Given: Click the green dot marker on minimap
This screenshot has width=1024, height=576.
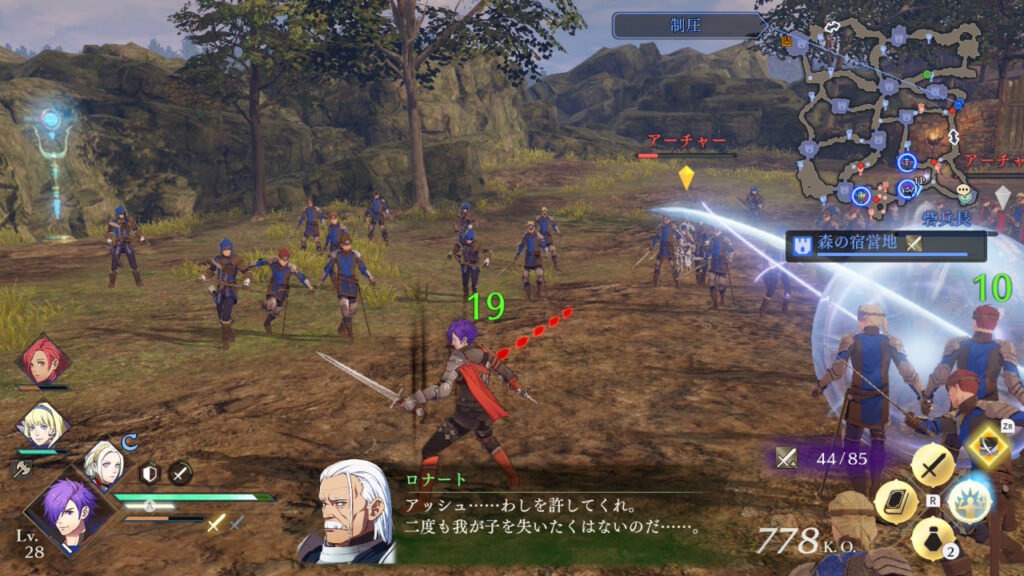Looking at the screenshot, I should (x=928, y=75).
